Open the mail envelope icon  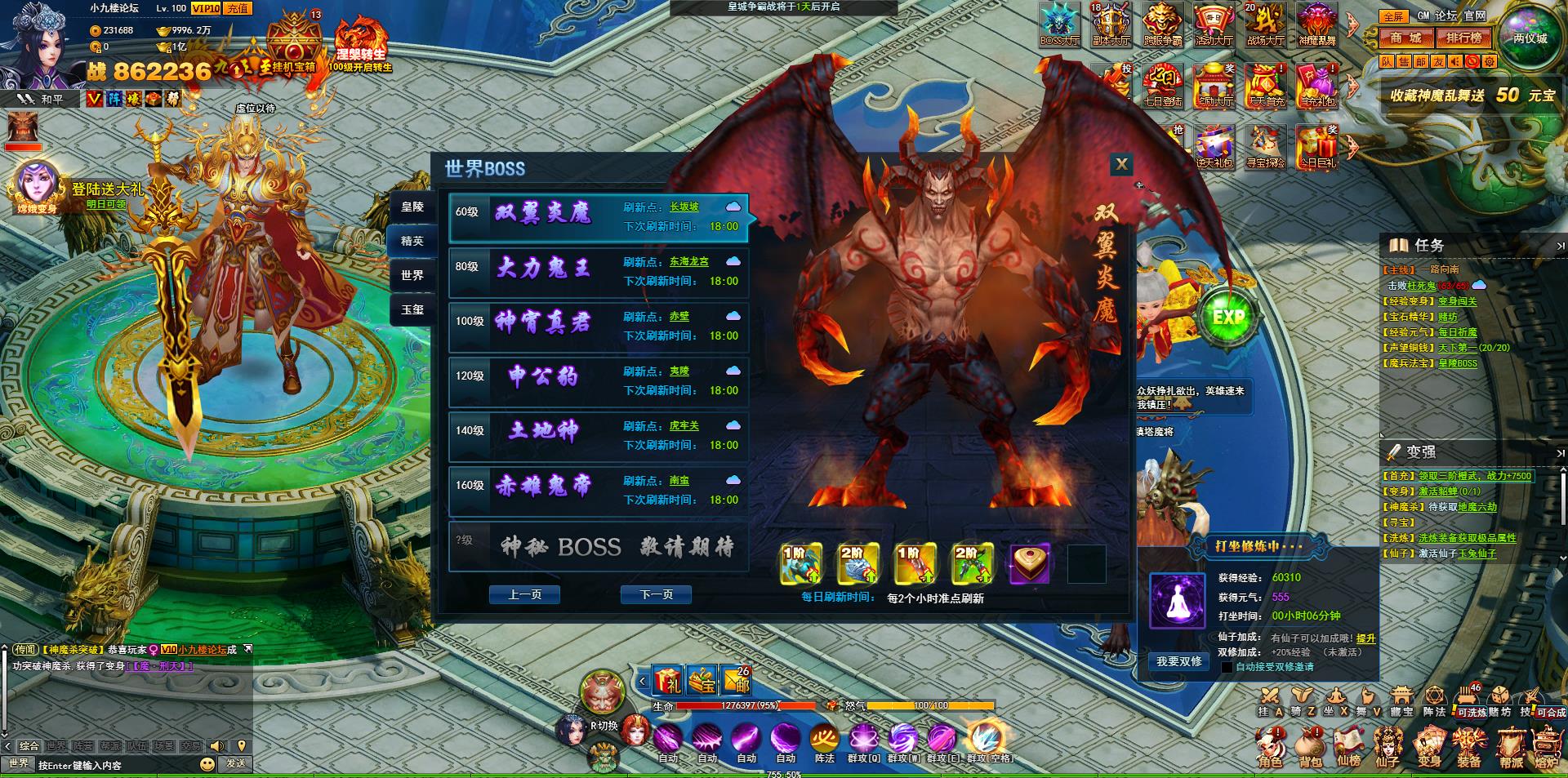736,679
